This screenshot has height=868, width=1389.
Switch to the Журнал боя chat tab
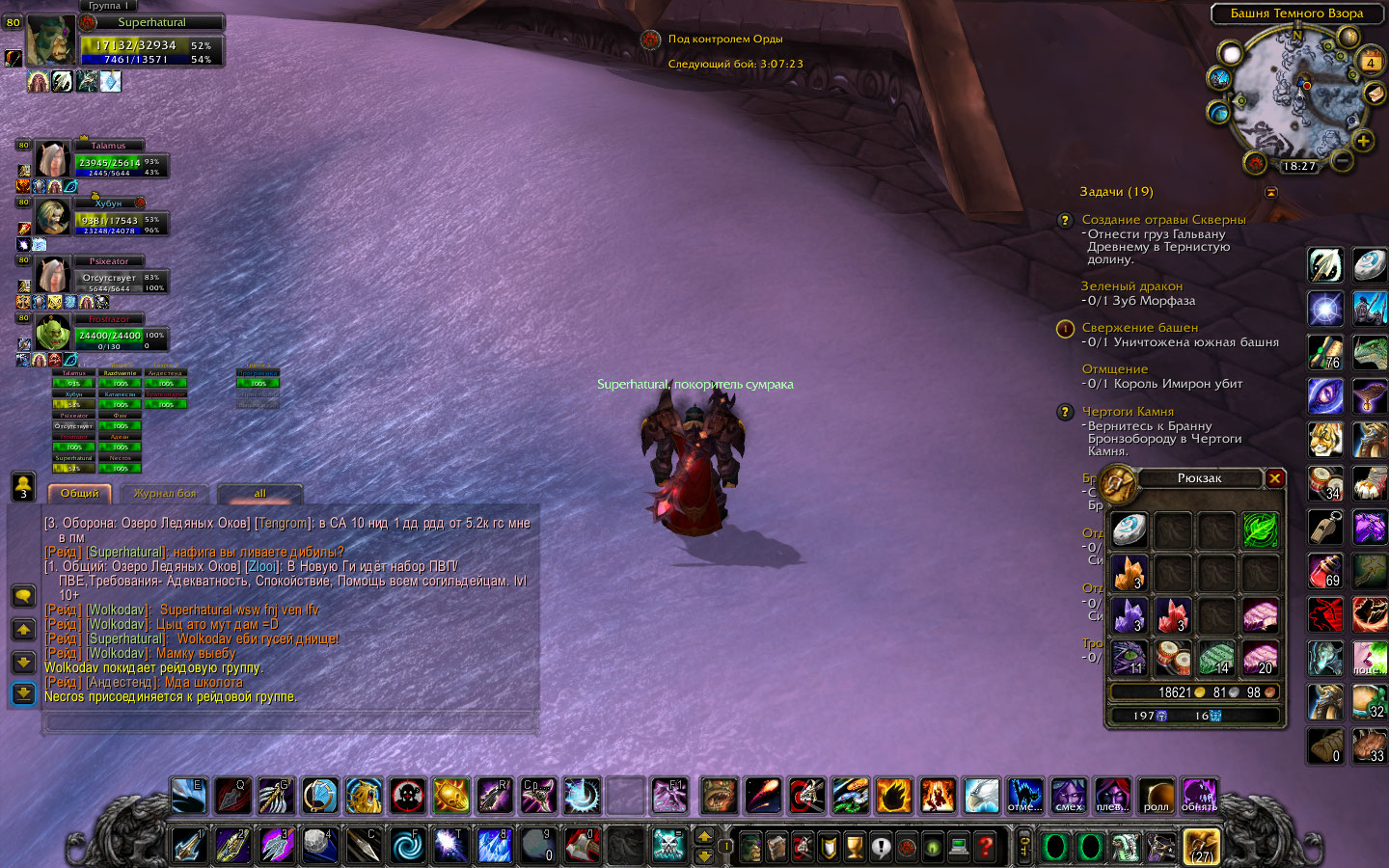(164, 494)
